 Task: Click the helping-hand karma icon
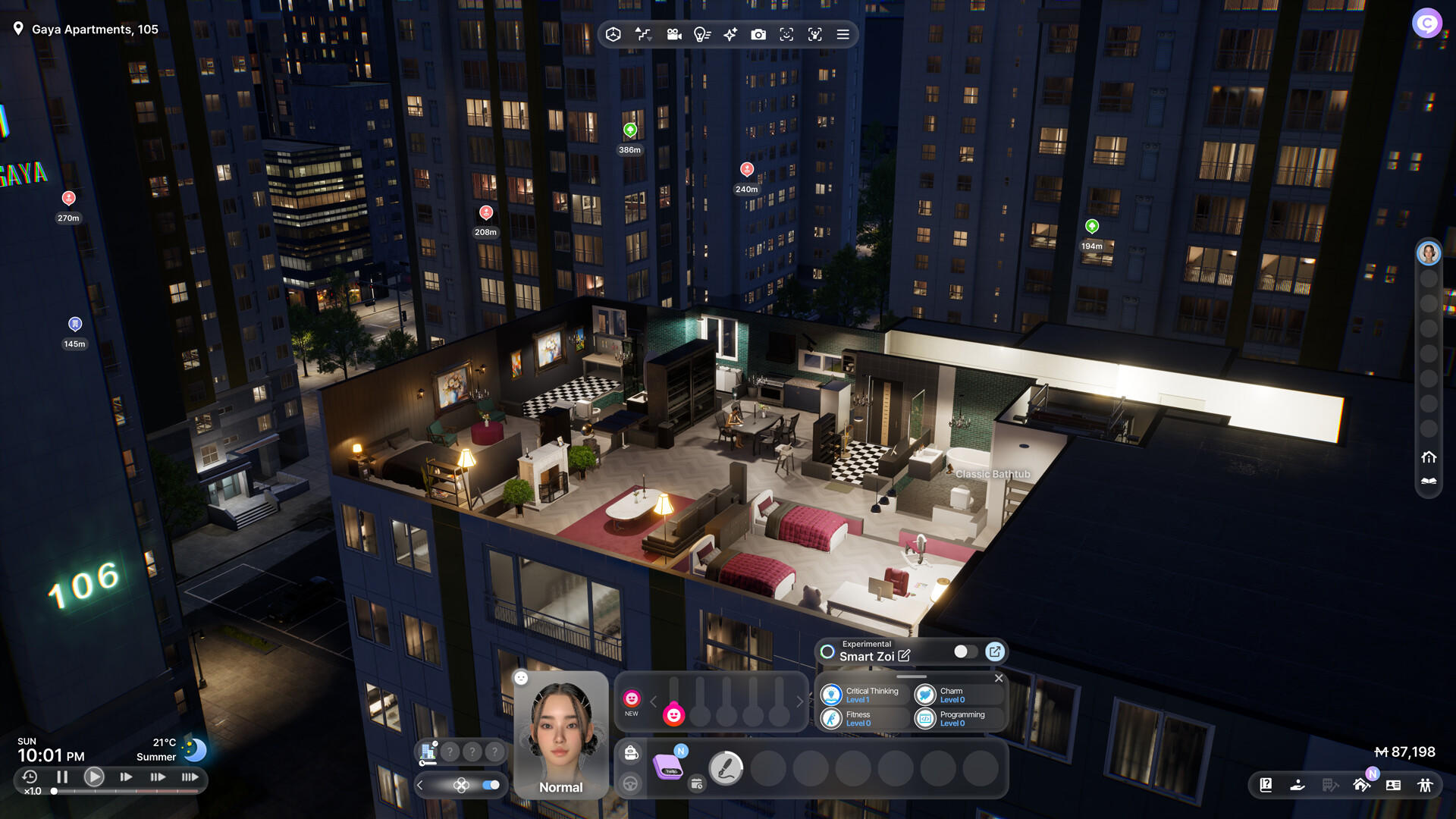1298,785
